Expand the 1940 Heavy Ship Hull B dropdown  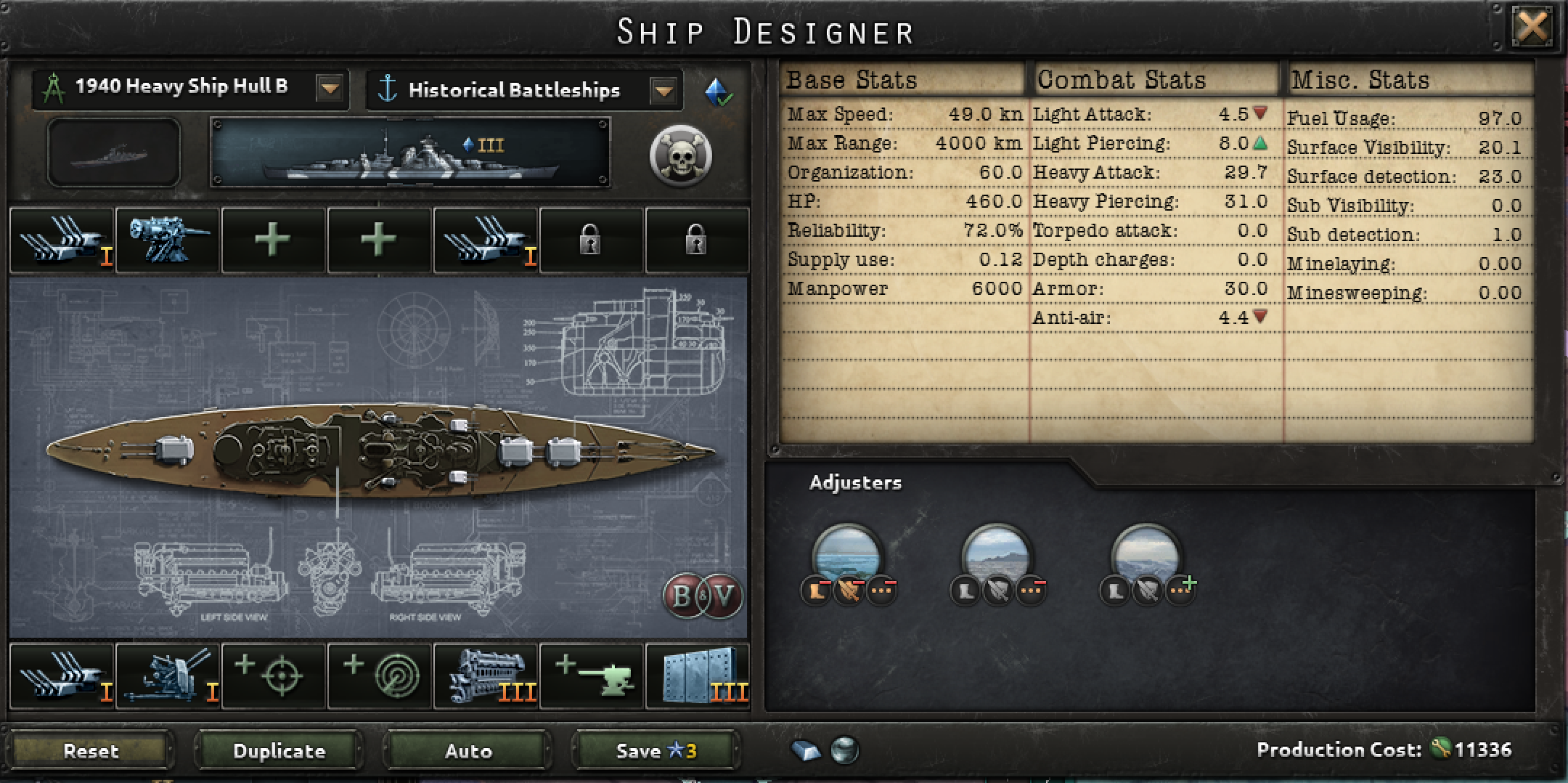pyautogui.click(x=330, y=89)
